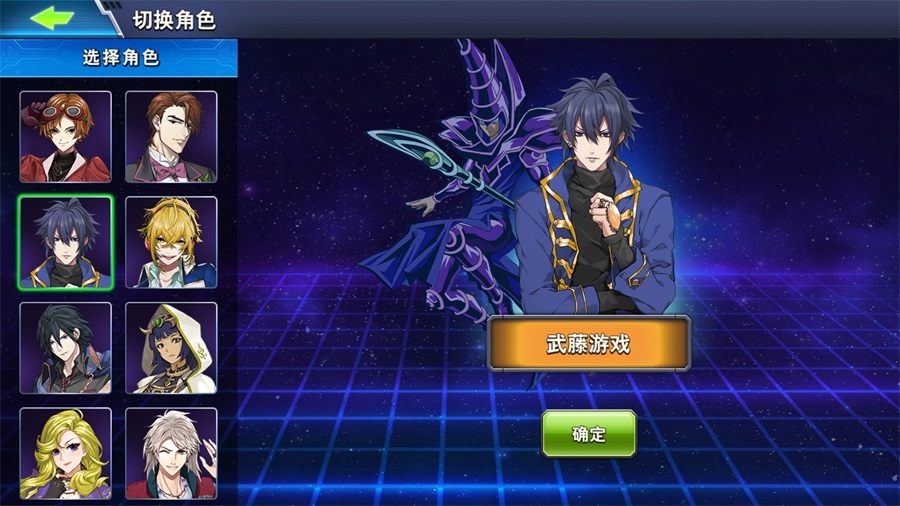Image resolution: width=900 pixels, height=506 pixels.
Task: Select the white-hooded dark-skinned character portrait
Action: coord(171,348)
